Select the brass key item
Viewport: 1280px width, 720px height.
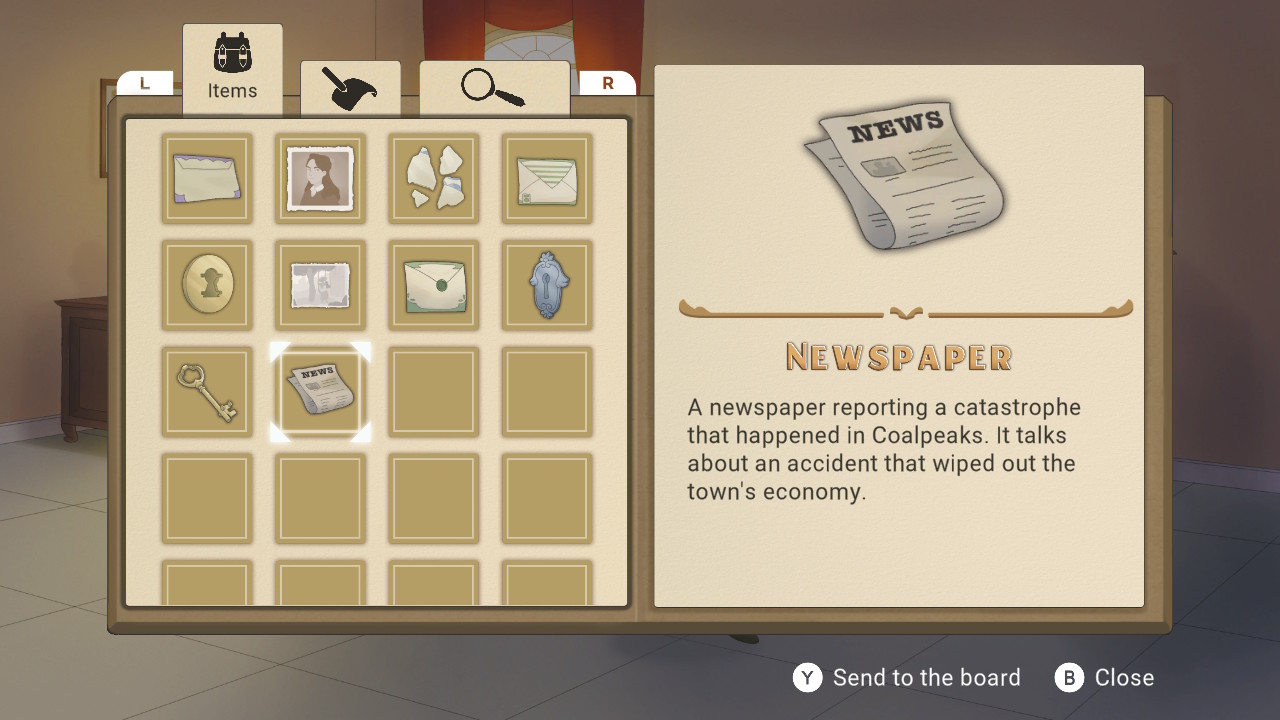[x=207, y=390]
